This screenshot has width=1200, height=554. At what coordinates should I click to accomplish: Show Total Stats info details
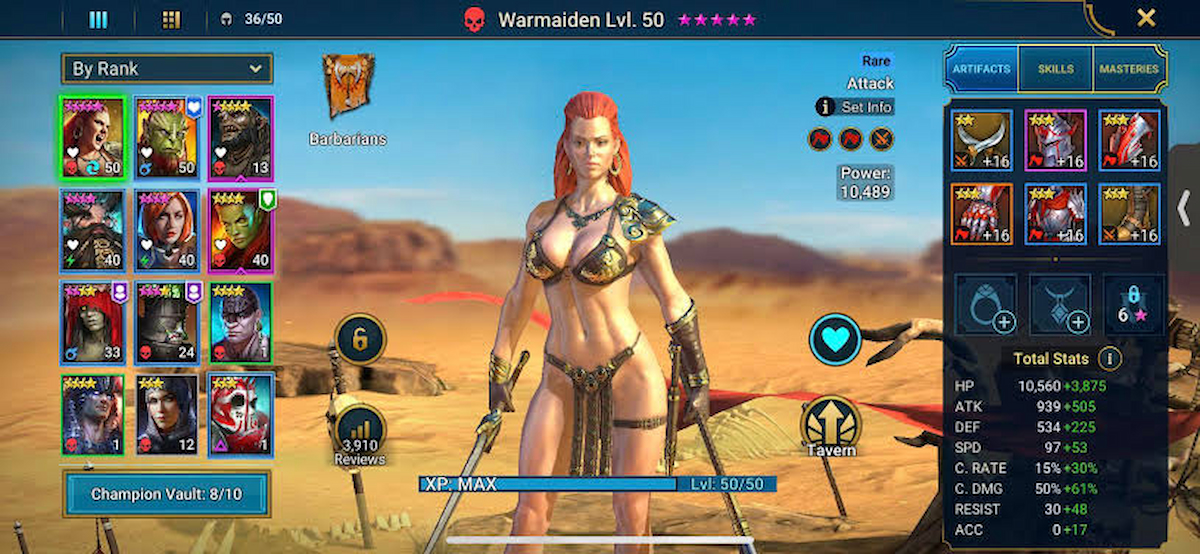(x=1108, y=358)
